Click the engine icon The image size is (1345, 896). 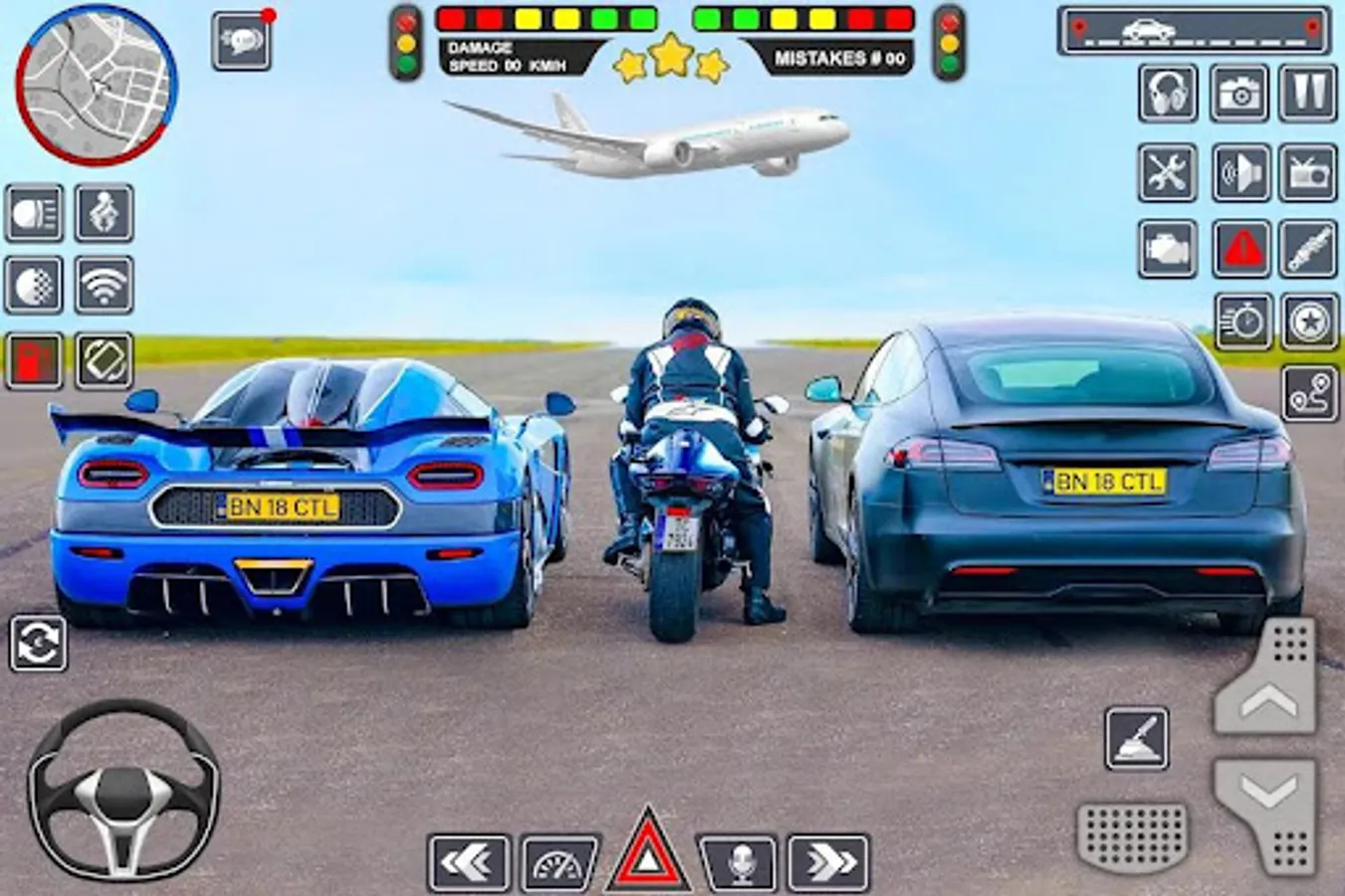(1168, 248)
